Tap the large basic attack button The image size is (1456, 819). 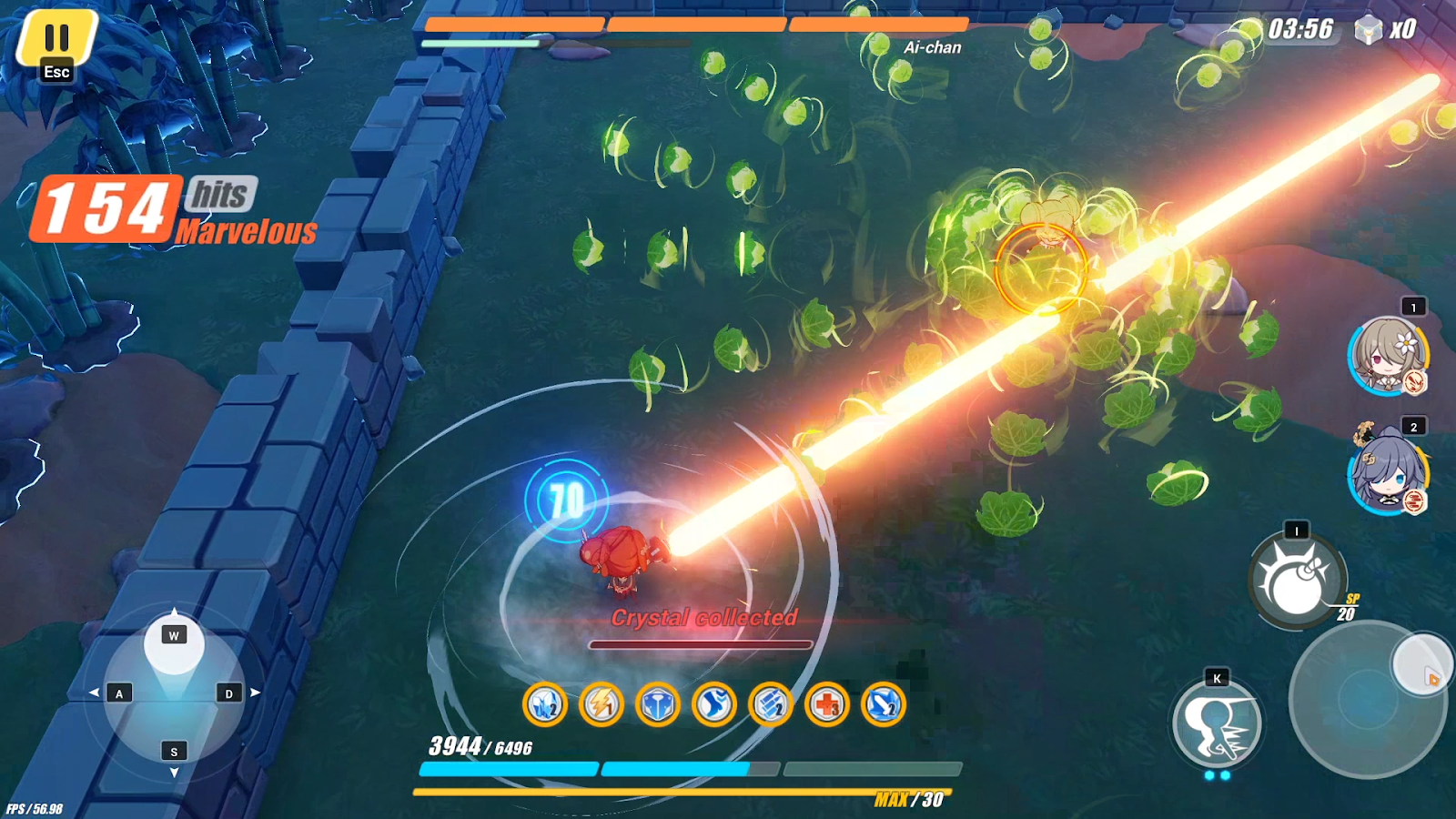[1368, 699]
